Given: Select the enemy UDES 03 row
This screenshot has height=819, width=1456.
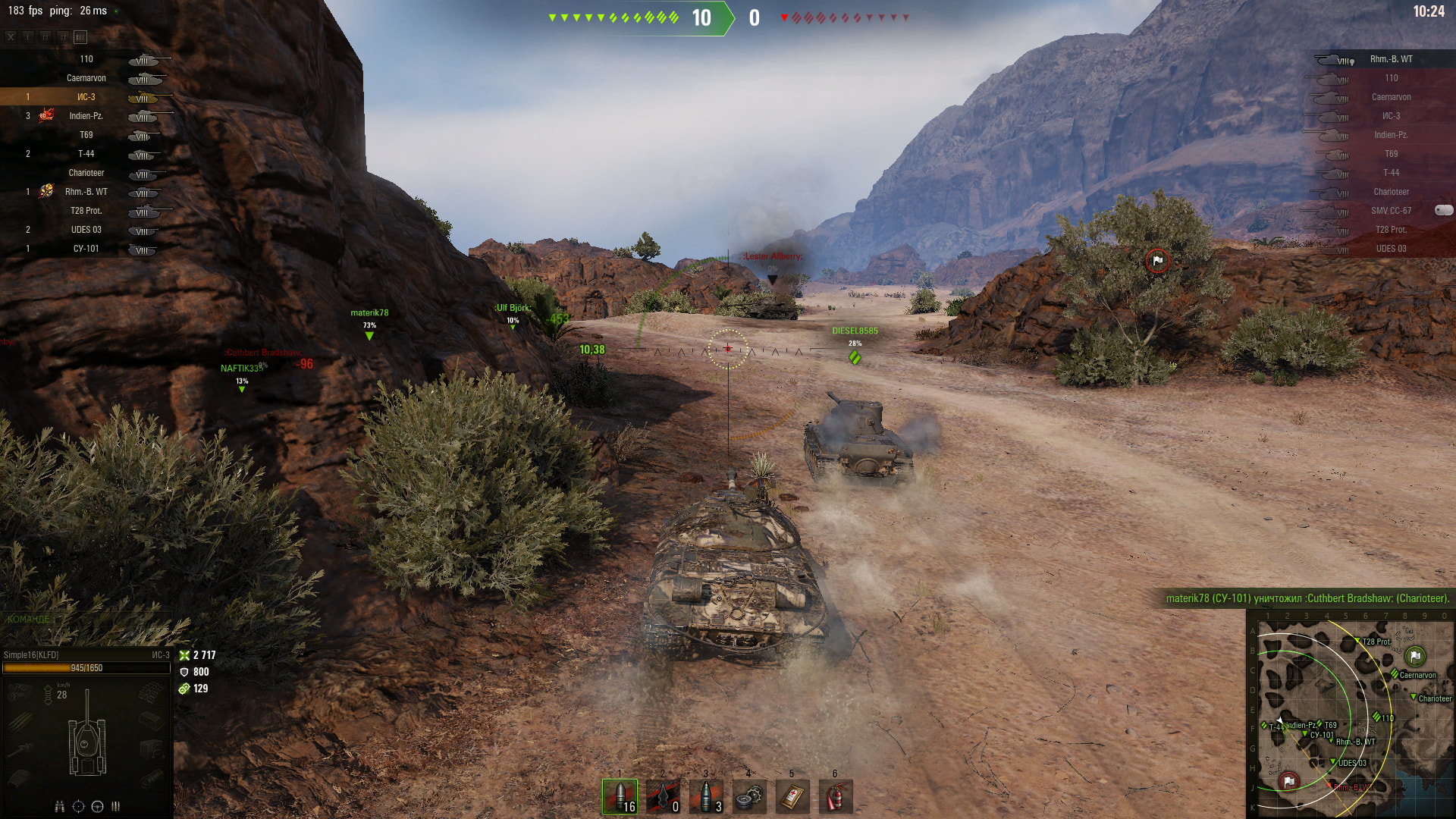Looking at the screenshot, I should tap(1390, 249).
